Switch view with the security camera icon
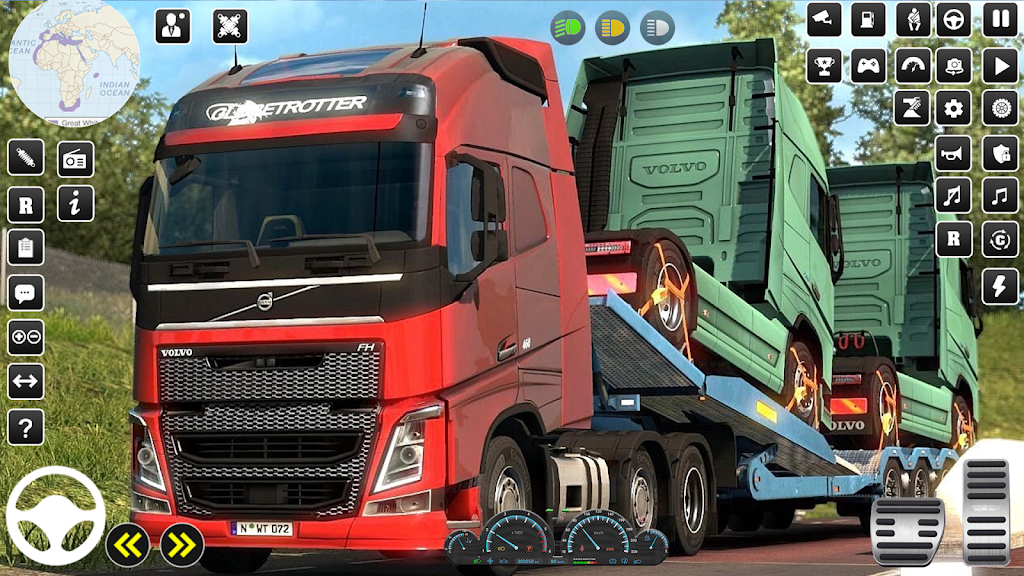 [824, 19]
